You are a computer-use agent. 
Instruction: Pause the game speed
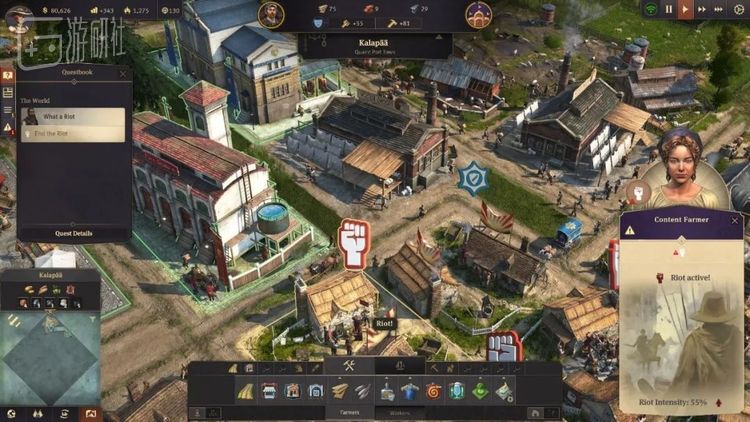click(x=669, y=9)
